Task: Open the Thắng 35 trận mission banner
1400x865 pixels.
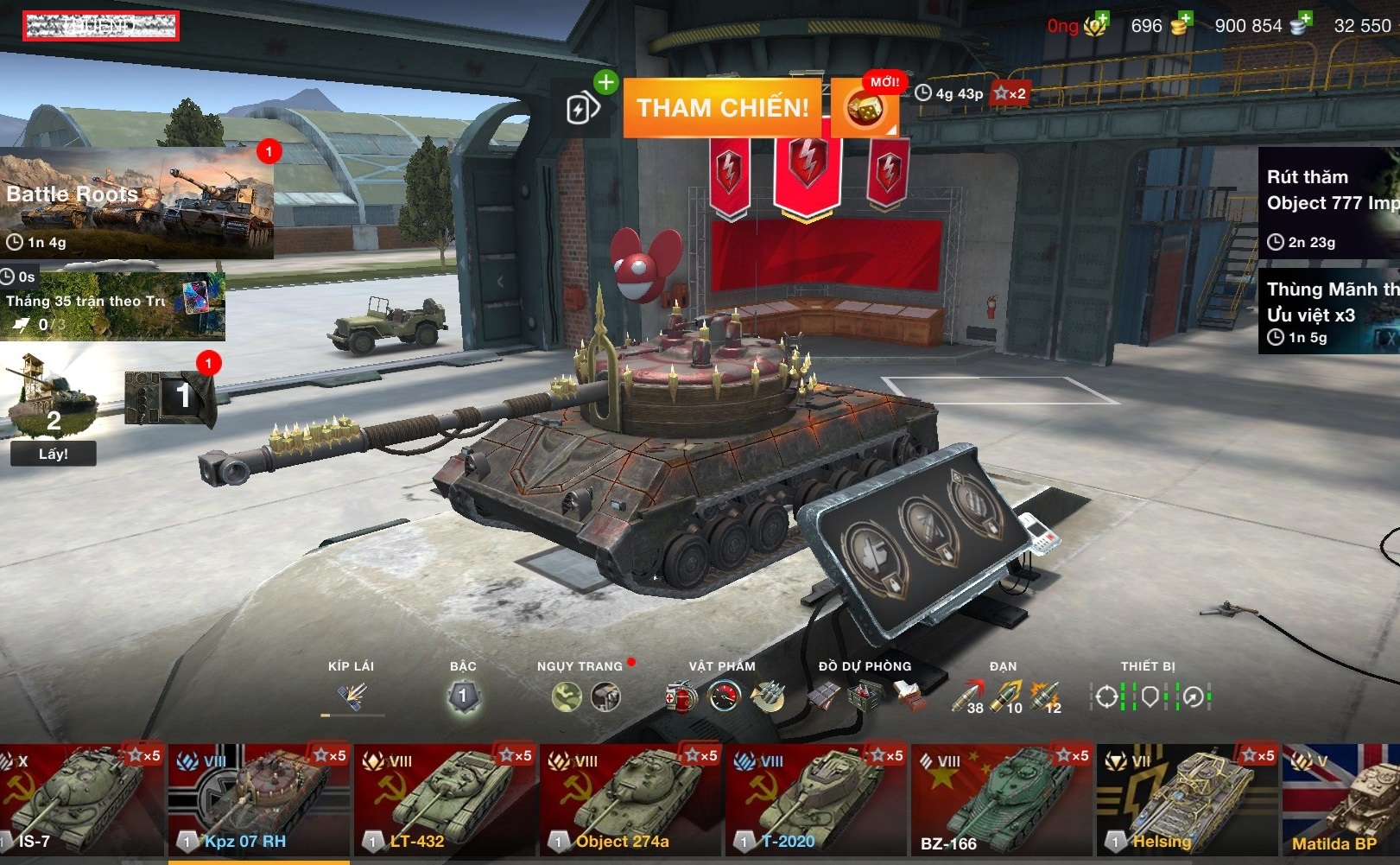Action: [x=112, y=307]
